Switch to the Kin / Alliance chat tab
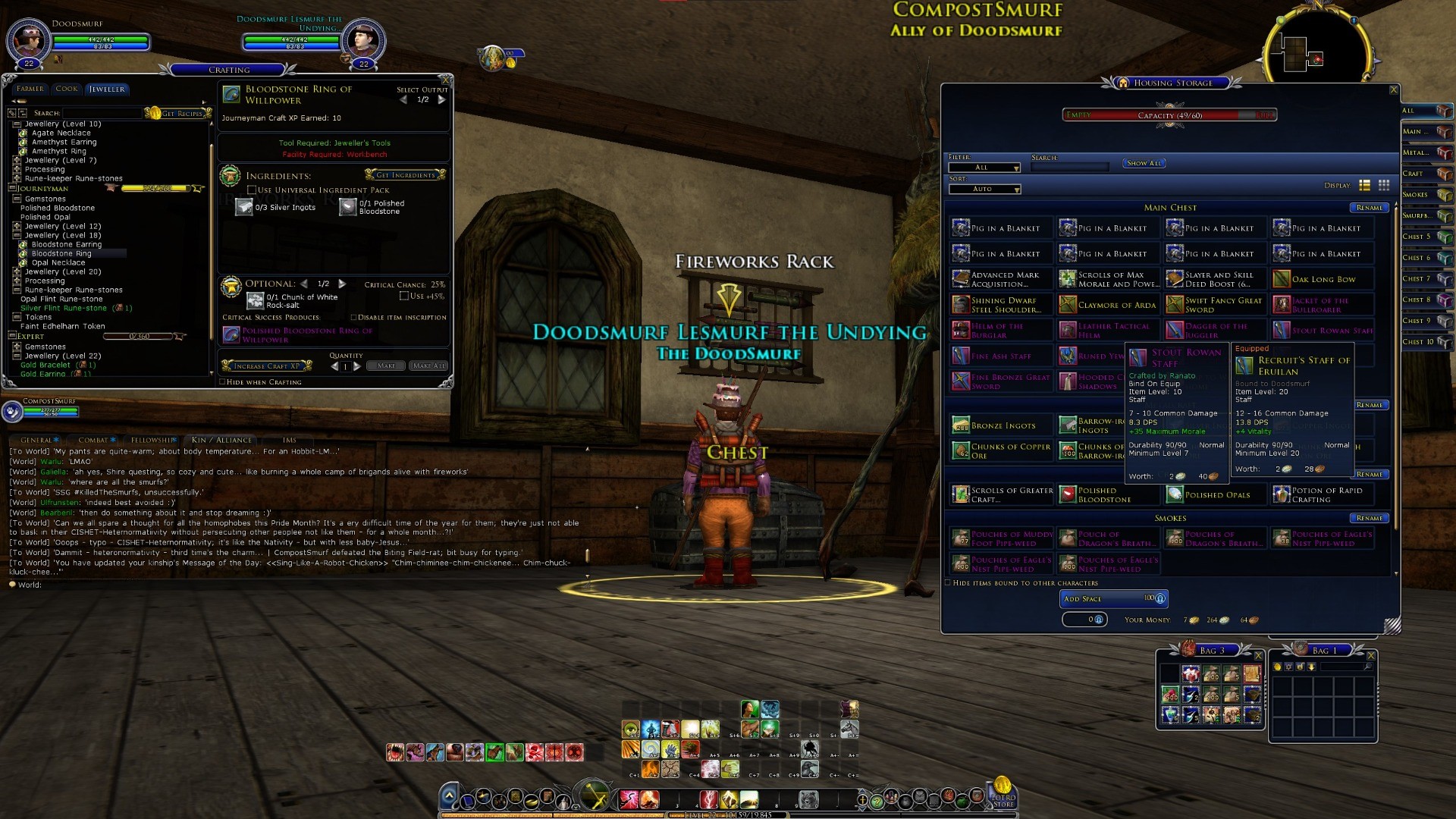The width and height of the screenshot is (1456, 819). pyautogui.click(x=221, y=440)
